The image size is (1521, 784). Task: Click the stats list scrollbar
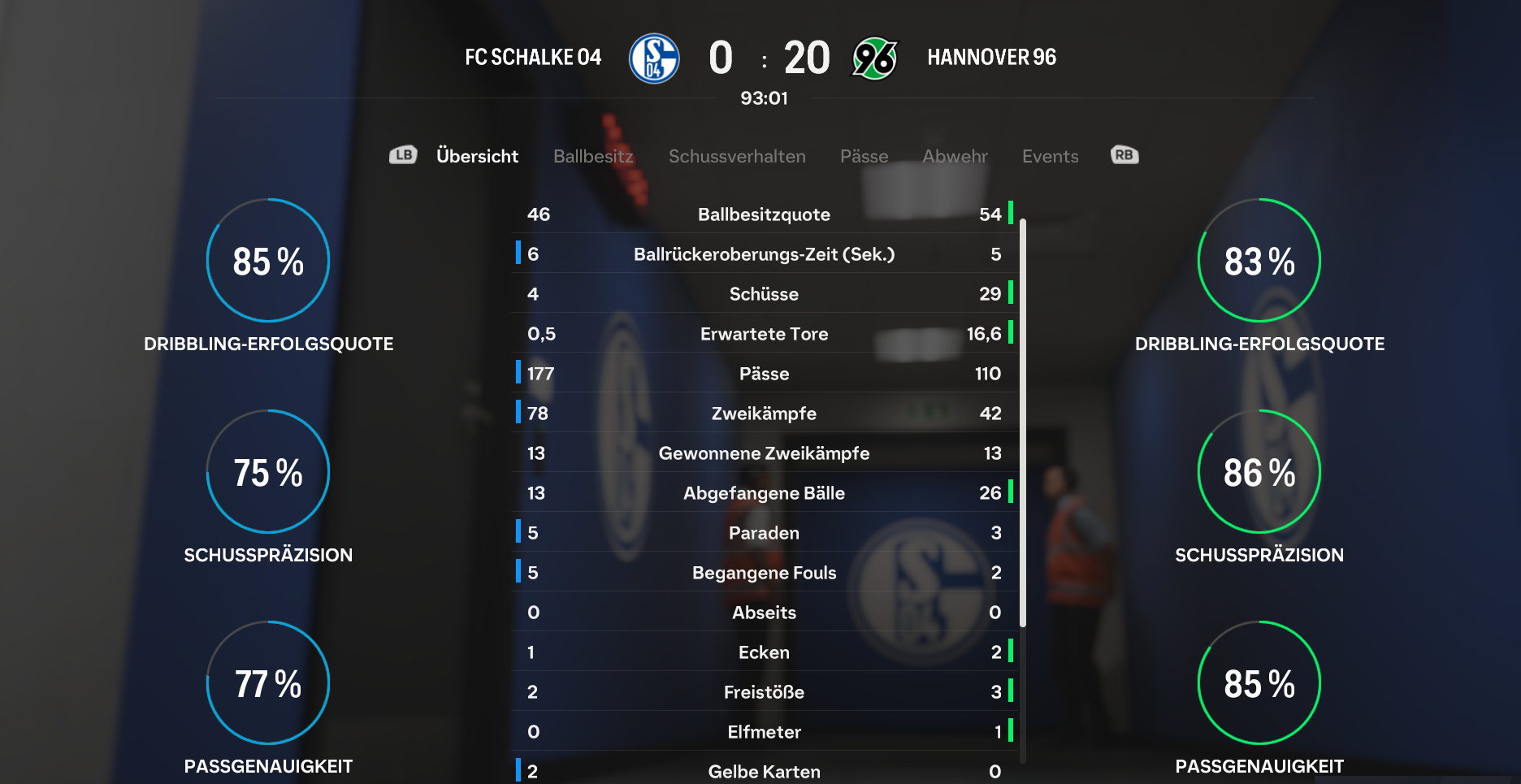tap(1023, 422)
